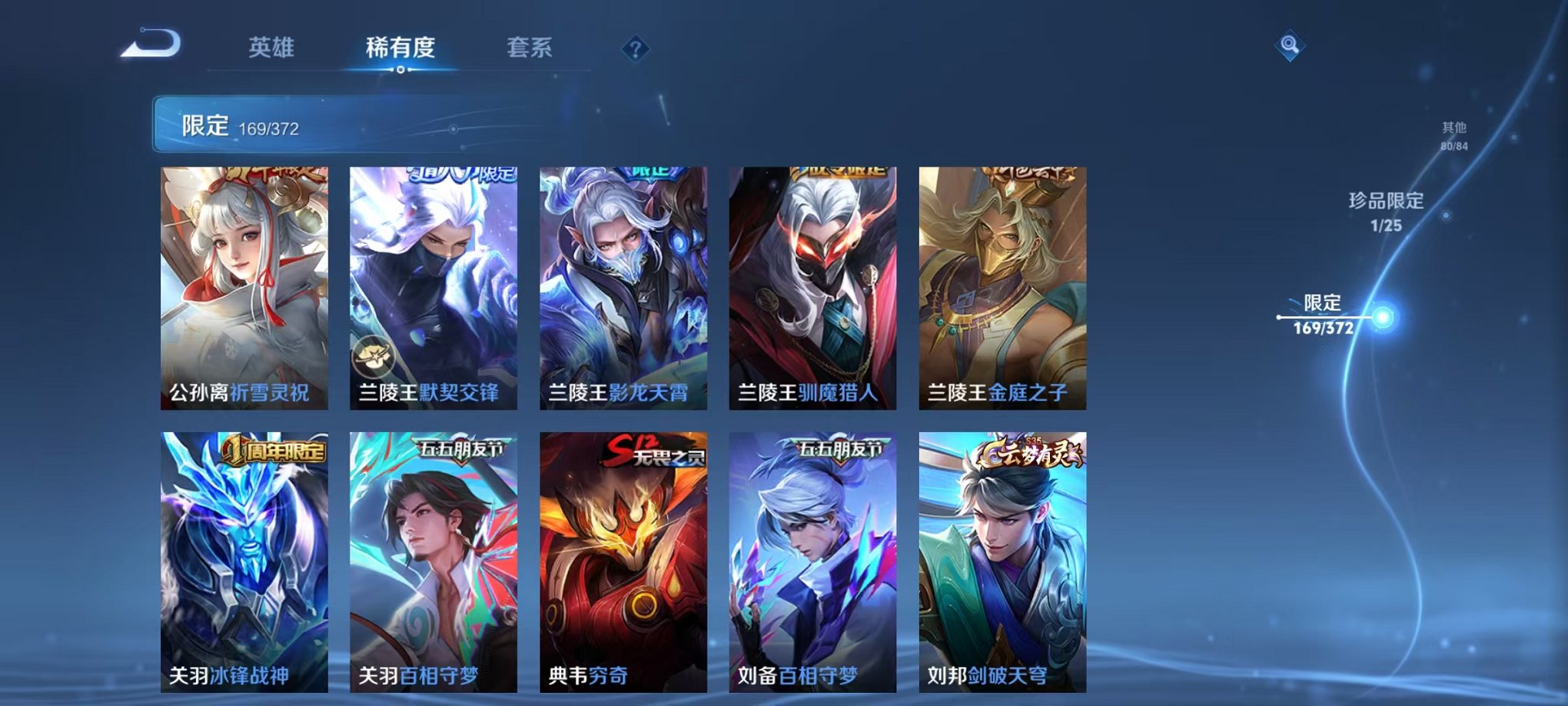Select the 稀有度 tab
Screen dimensions: 1568x706
(401, 48)
